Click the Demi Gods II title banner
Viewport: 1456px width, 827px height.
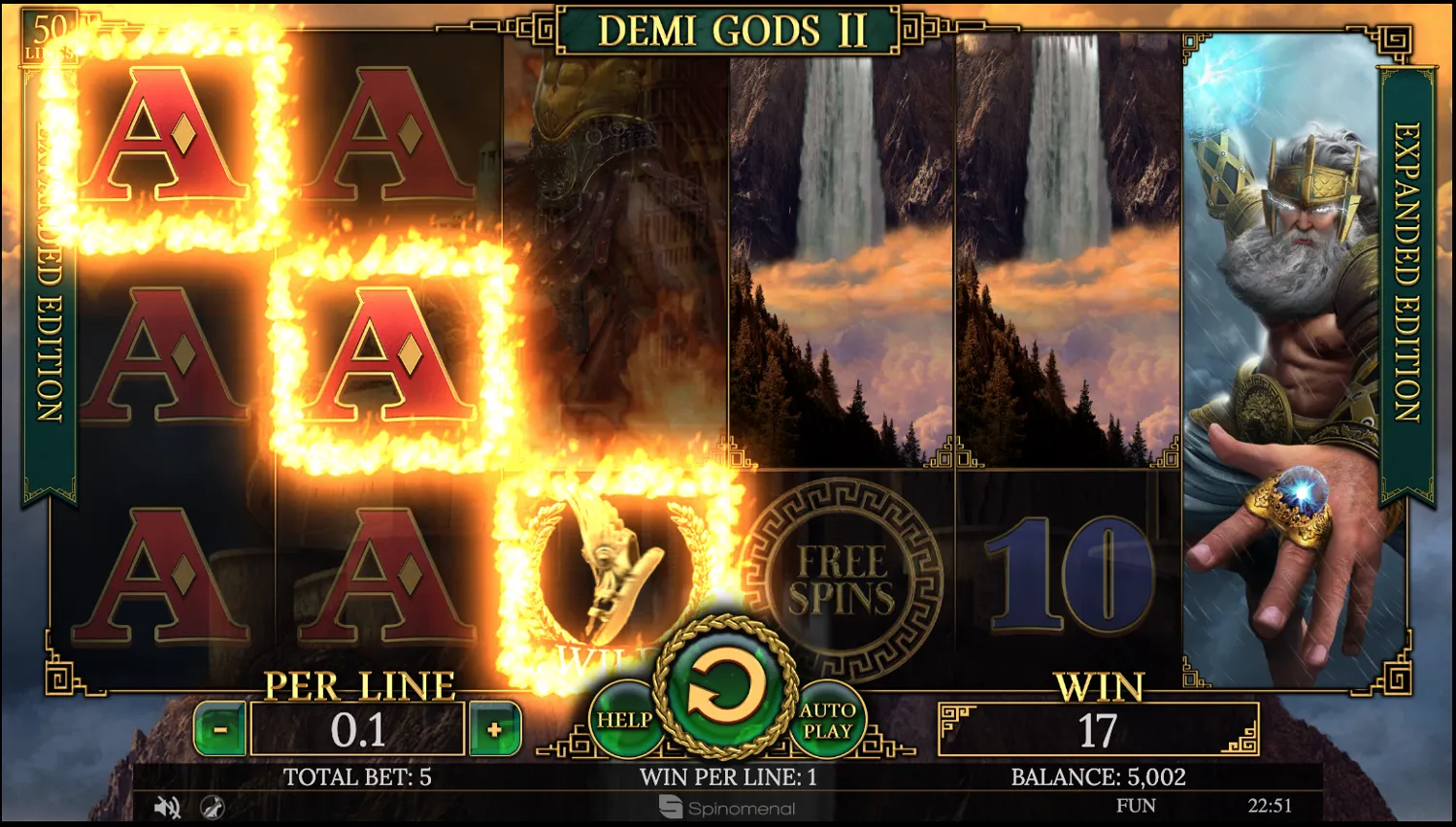(726, 29)
